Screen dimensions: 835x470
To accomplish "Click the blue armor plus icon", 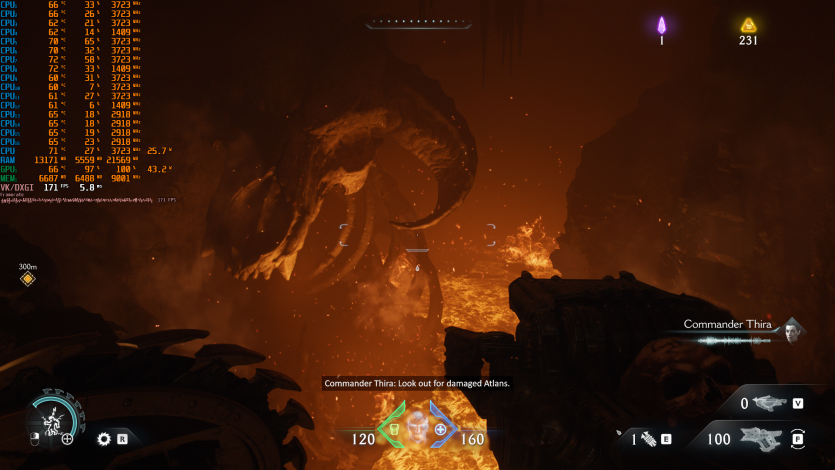I will click(x=440, y=429).
